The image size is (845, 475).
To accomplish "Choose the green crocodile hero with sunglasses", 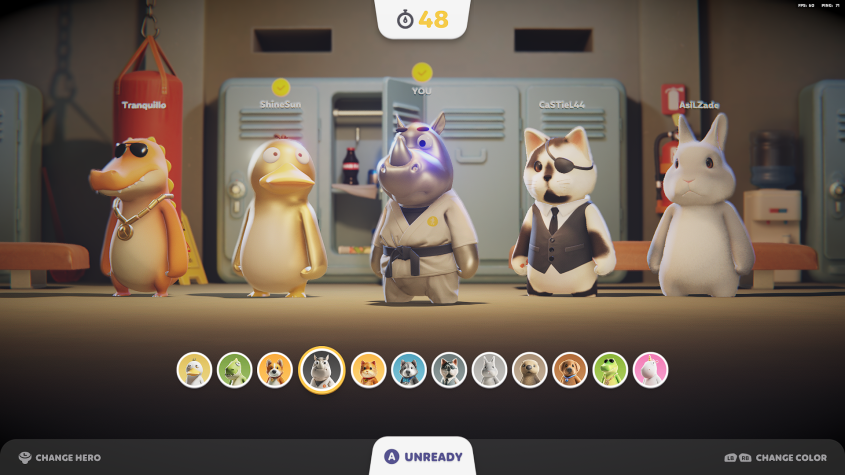I will (x=610, y=370).
